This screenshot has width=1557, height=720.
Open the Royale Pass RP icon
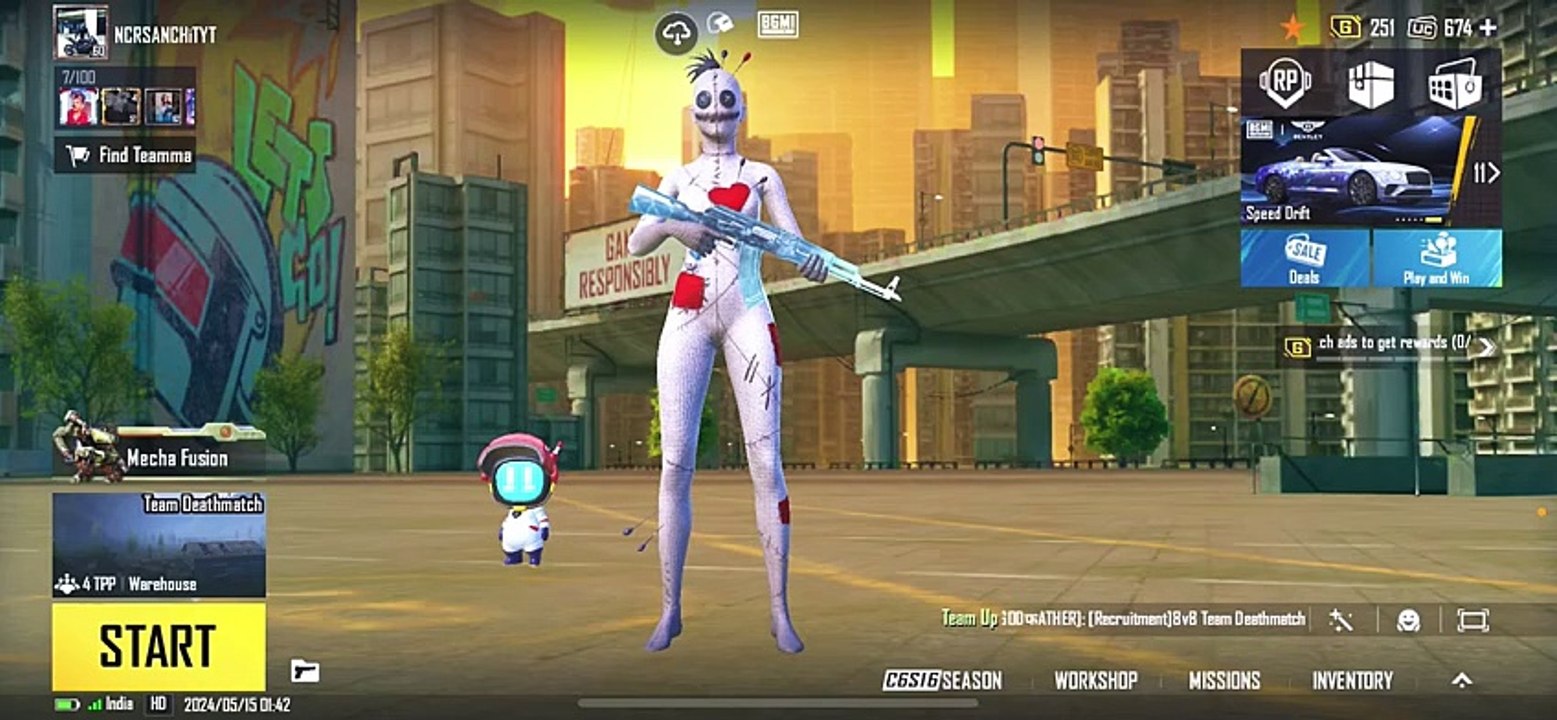point(1285,84)
